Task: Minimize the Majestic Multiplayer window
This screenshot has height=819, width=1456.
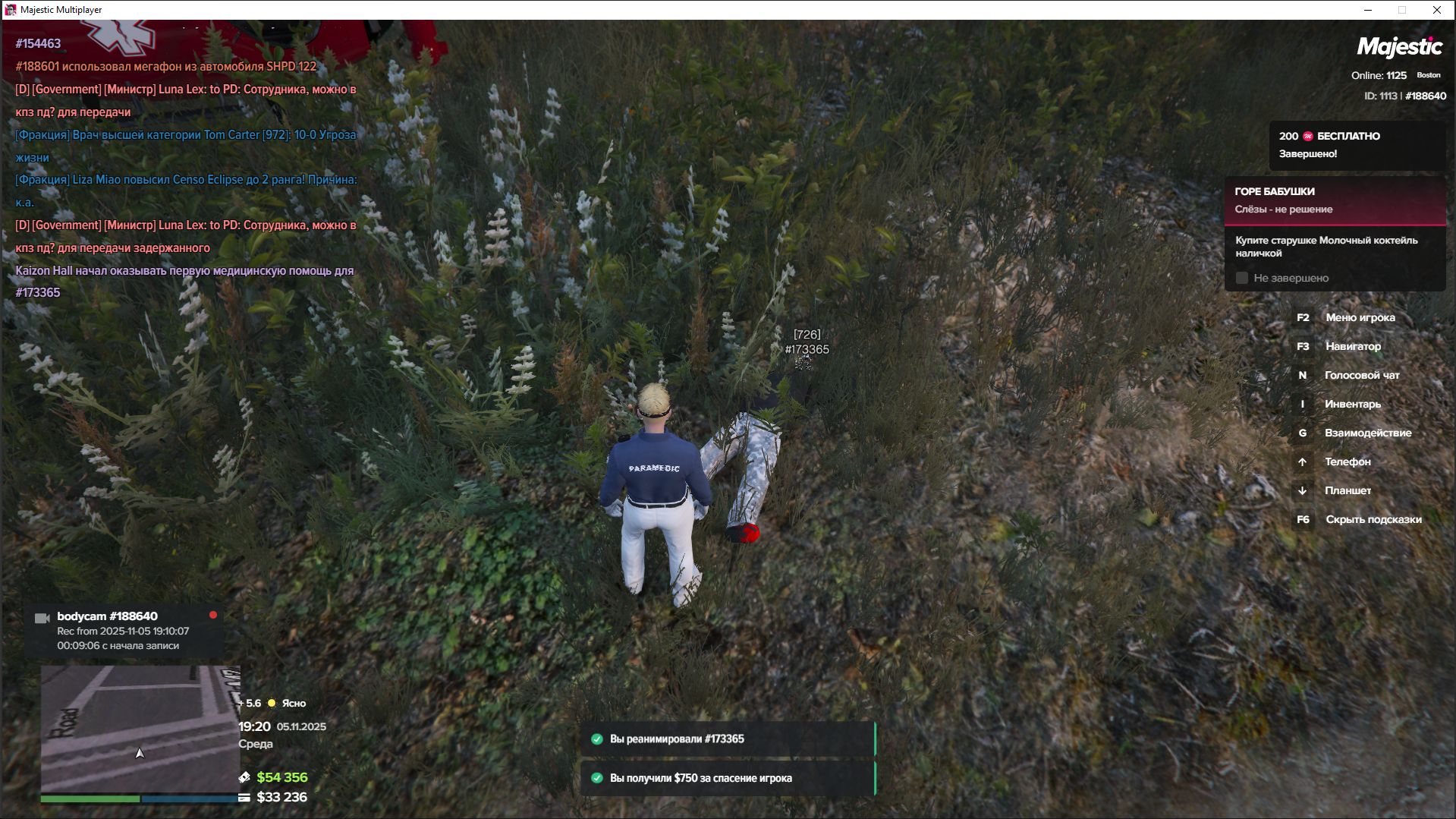Action: pos(1368,10)
